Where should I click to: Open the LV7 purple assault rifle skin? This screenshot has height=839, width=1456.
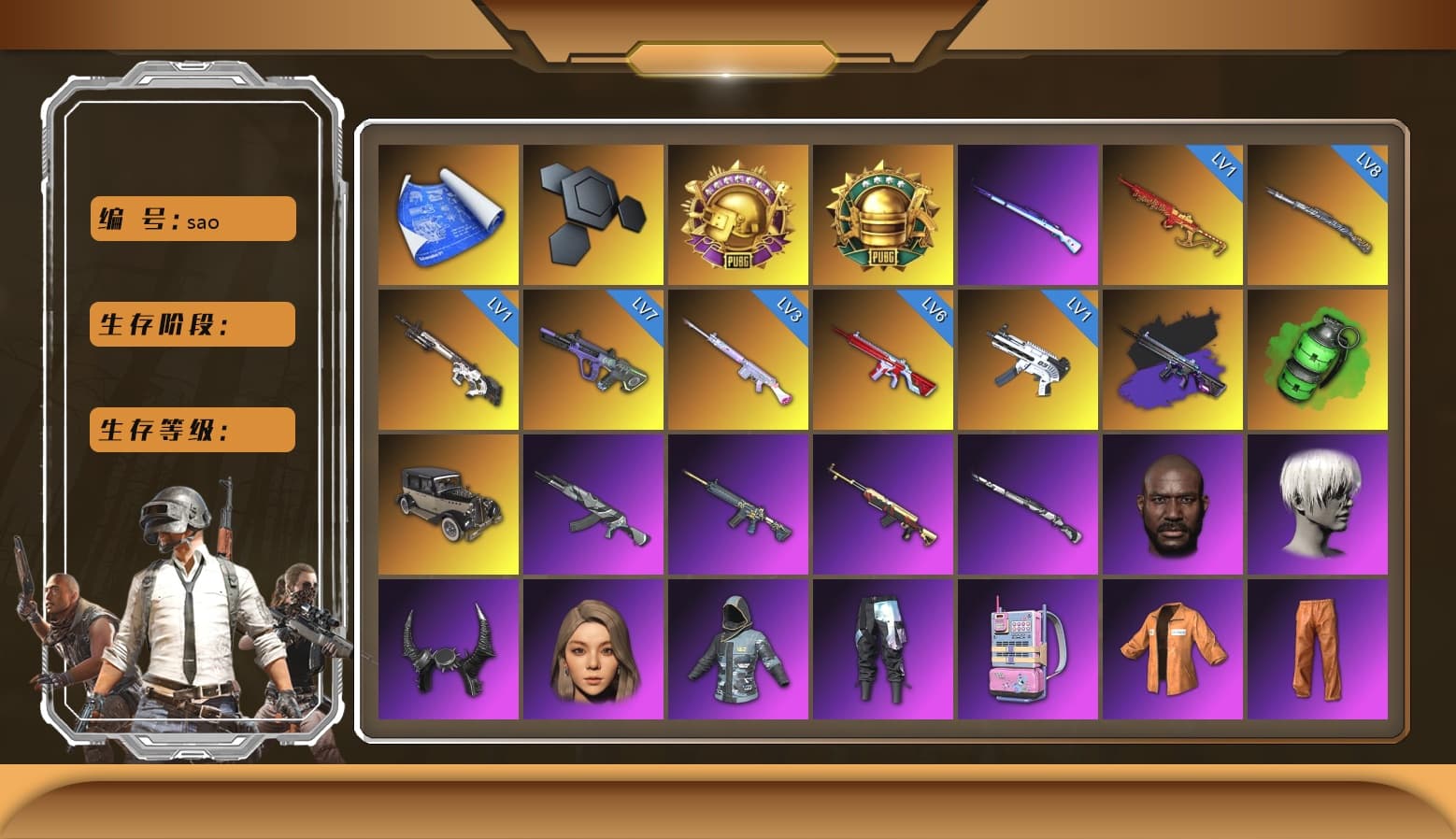click(593, 360)
